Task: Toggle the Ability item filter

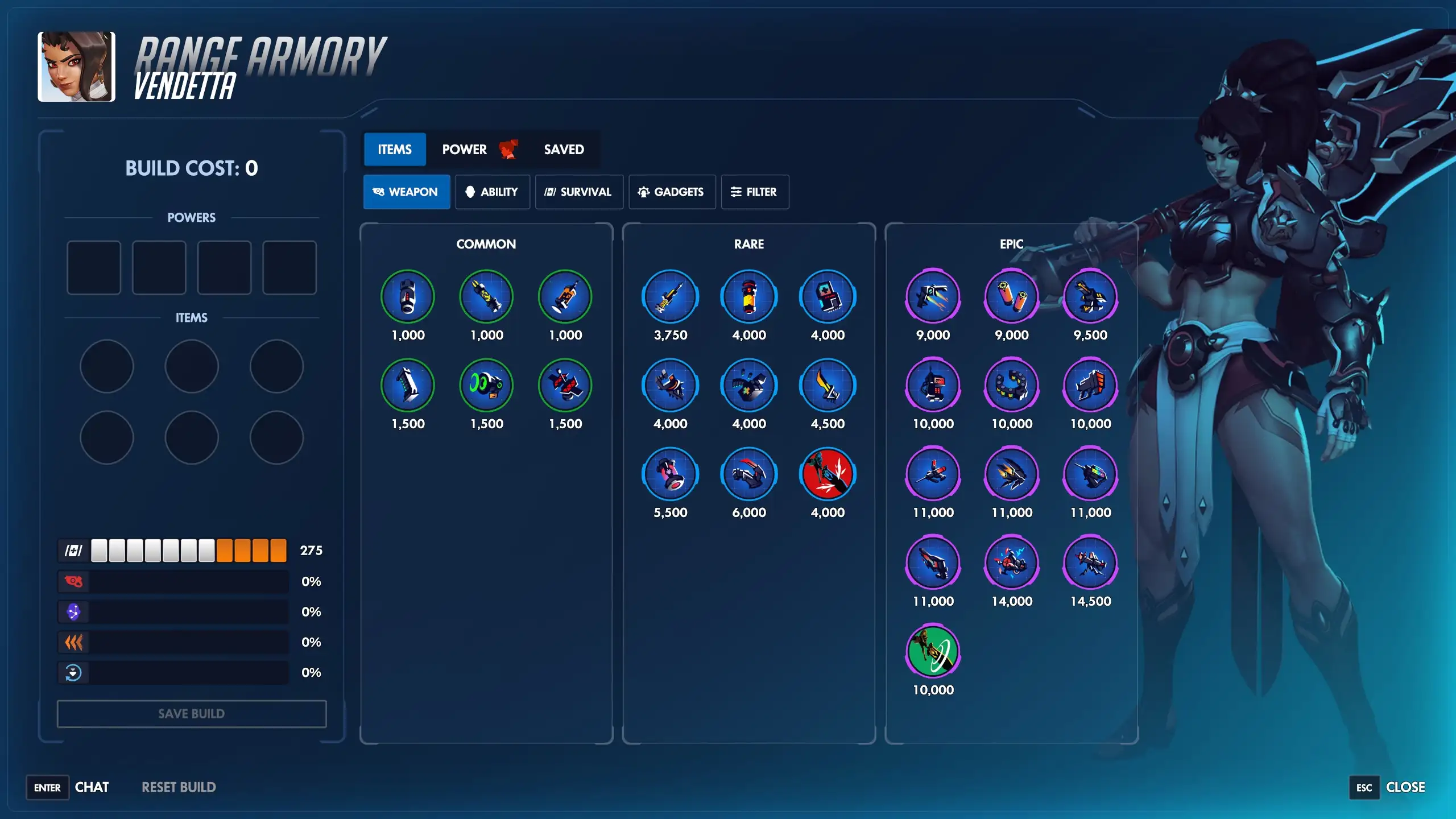Action: [x=493, y=192]
